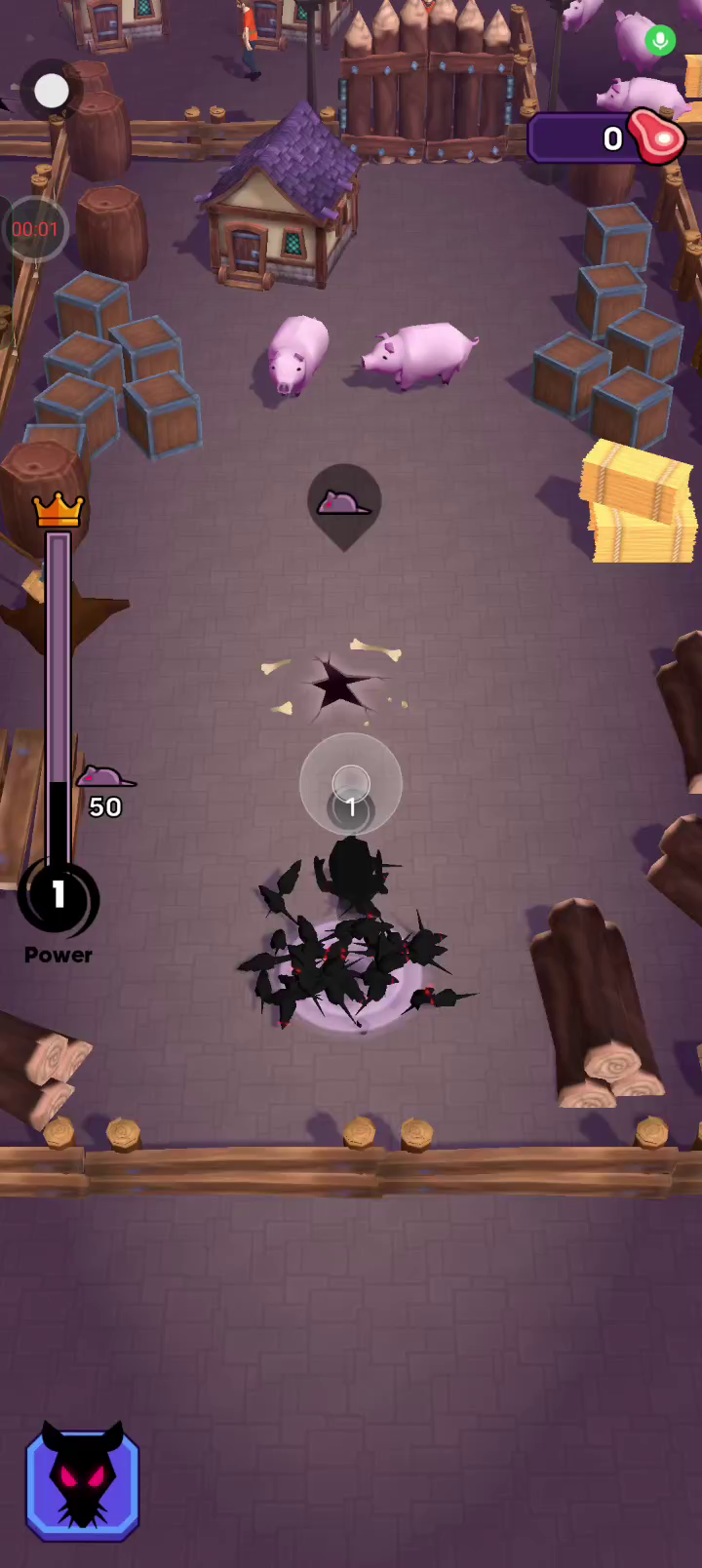The image size is (702, 1568).
Task: Activate the red-eyed wolf ability
Action: [83, 1483]
